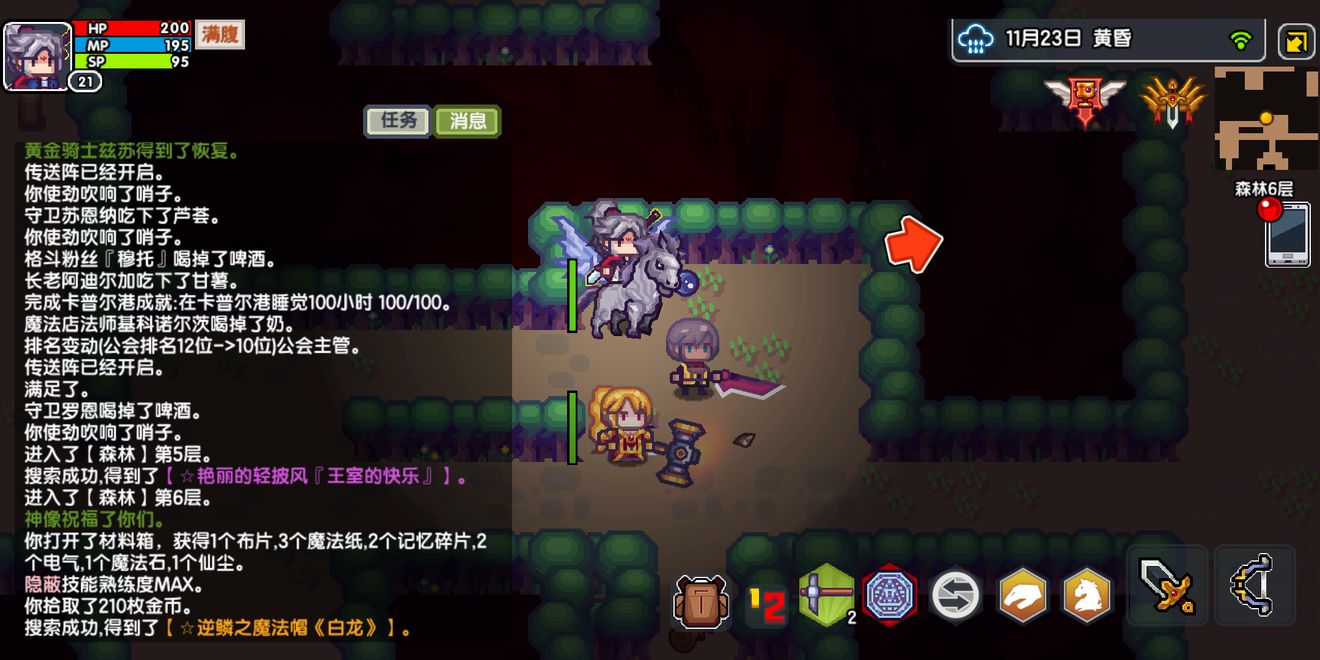Select the green pickaxe skill slot
Screen dimensions: 1320x660
coord(827,596)
